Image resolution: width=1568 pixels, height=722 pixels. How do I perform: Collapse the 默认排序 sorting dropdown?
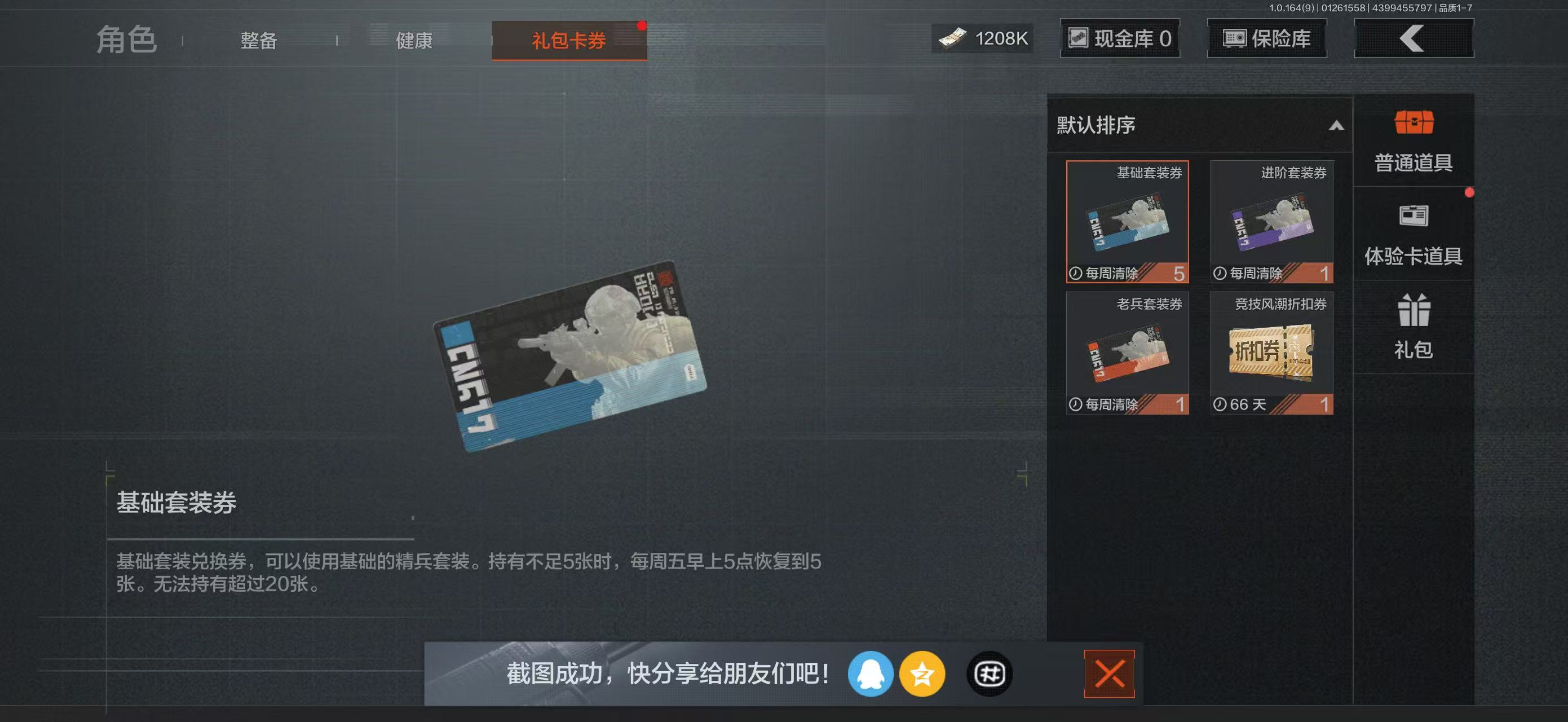pos(1336,126)
